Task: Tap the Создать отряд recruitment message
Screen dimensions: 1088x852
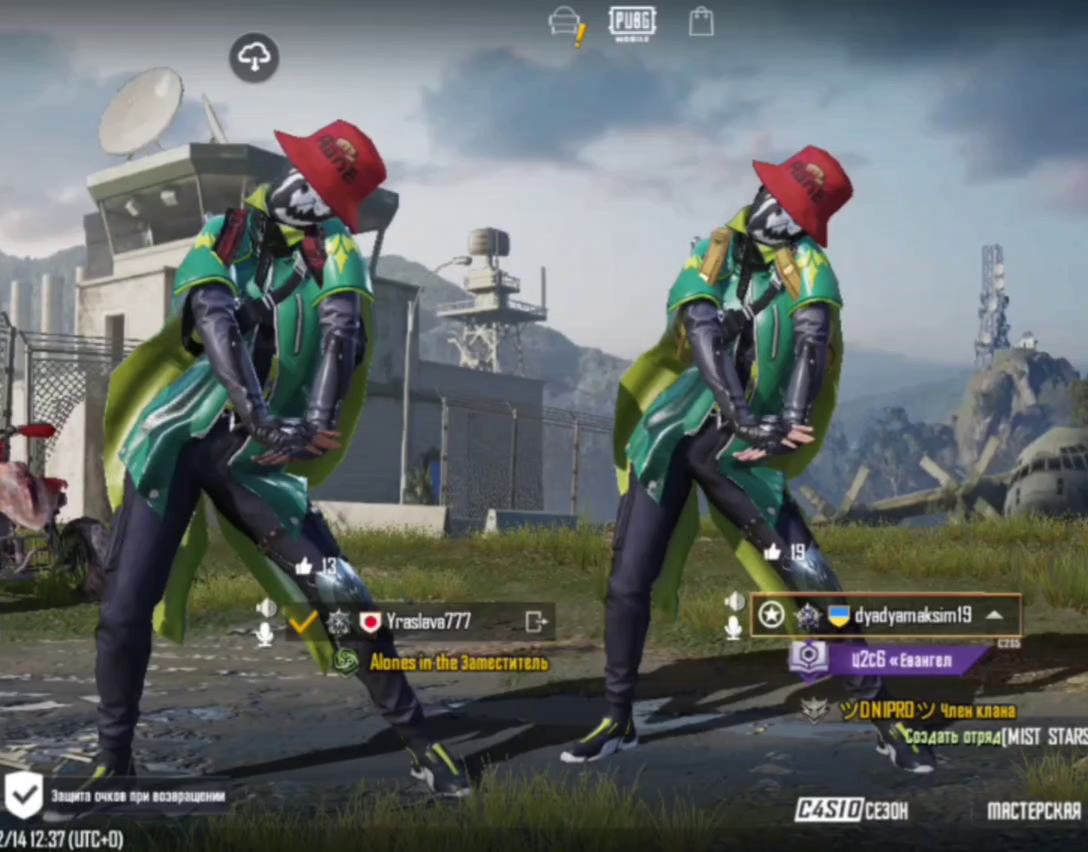Action: point(990,737)
